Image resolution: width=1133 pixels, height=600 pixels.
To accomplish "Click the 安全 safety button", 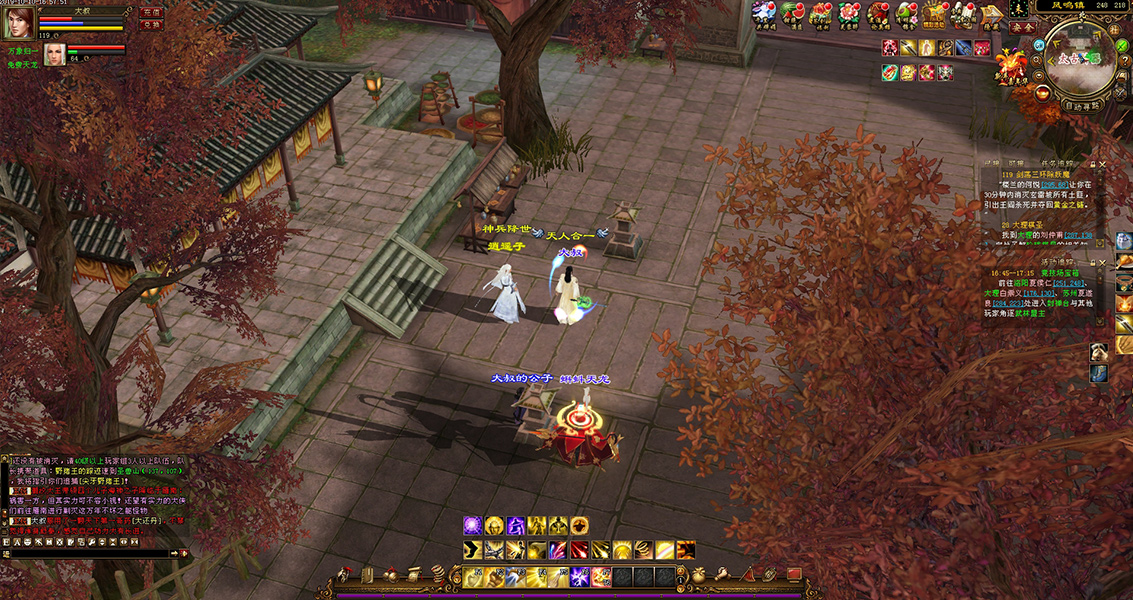I will click(x=1021, y=28).
